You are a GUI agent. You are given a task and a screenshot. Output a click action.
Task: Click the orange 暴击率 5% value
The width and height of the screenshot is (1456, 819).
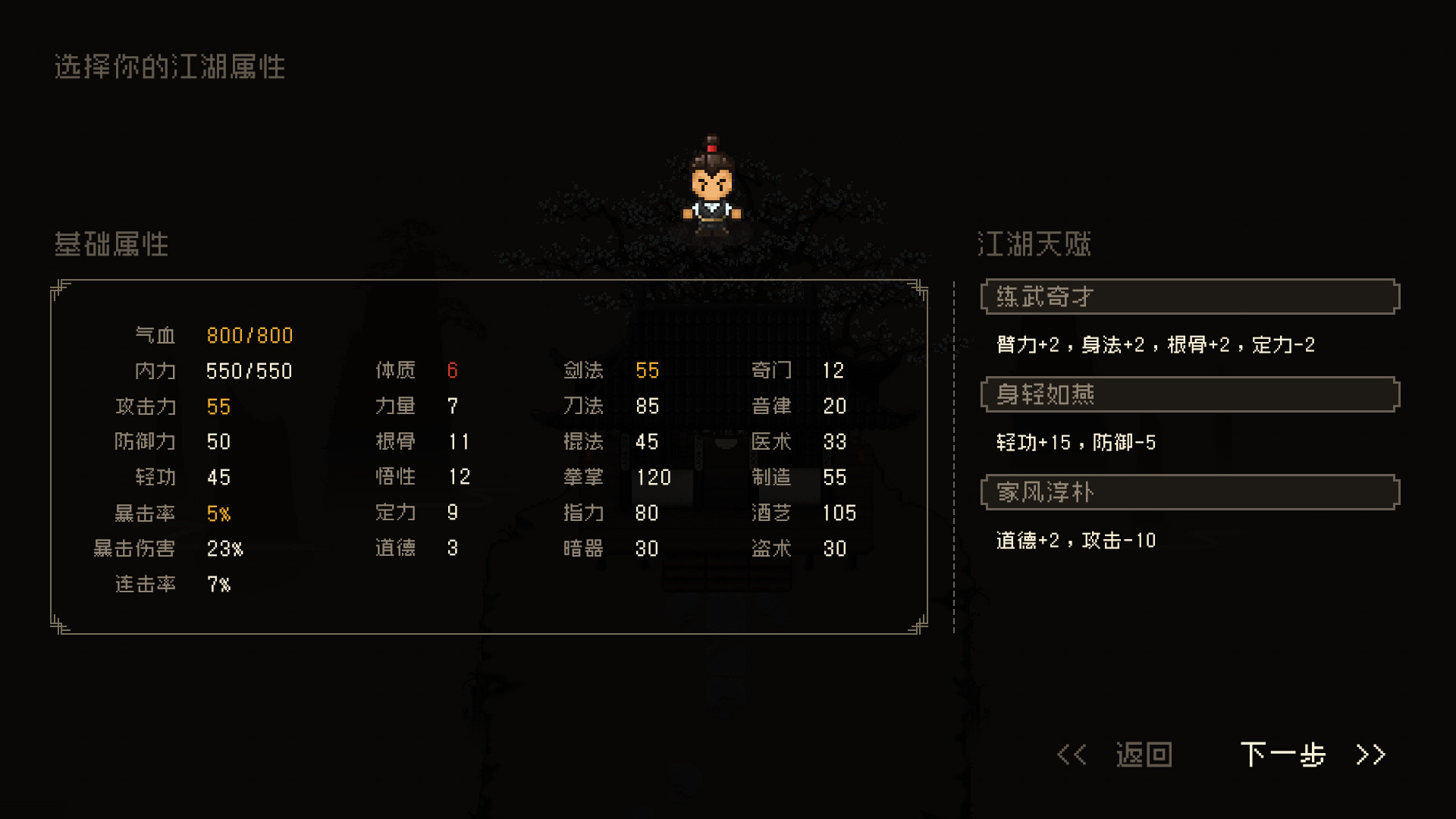(219, 513)
